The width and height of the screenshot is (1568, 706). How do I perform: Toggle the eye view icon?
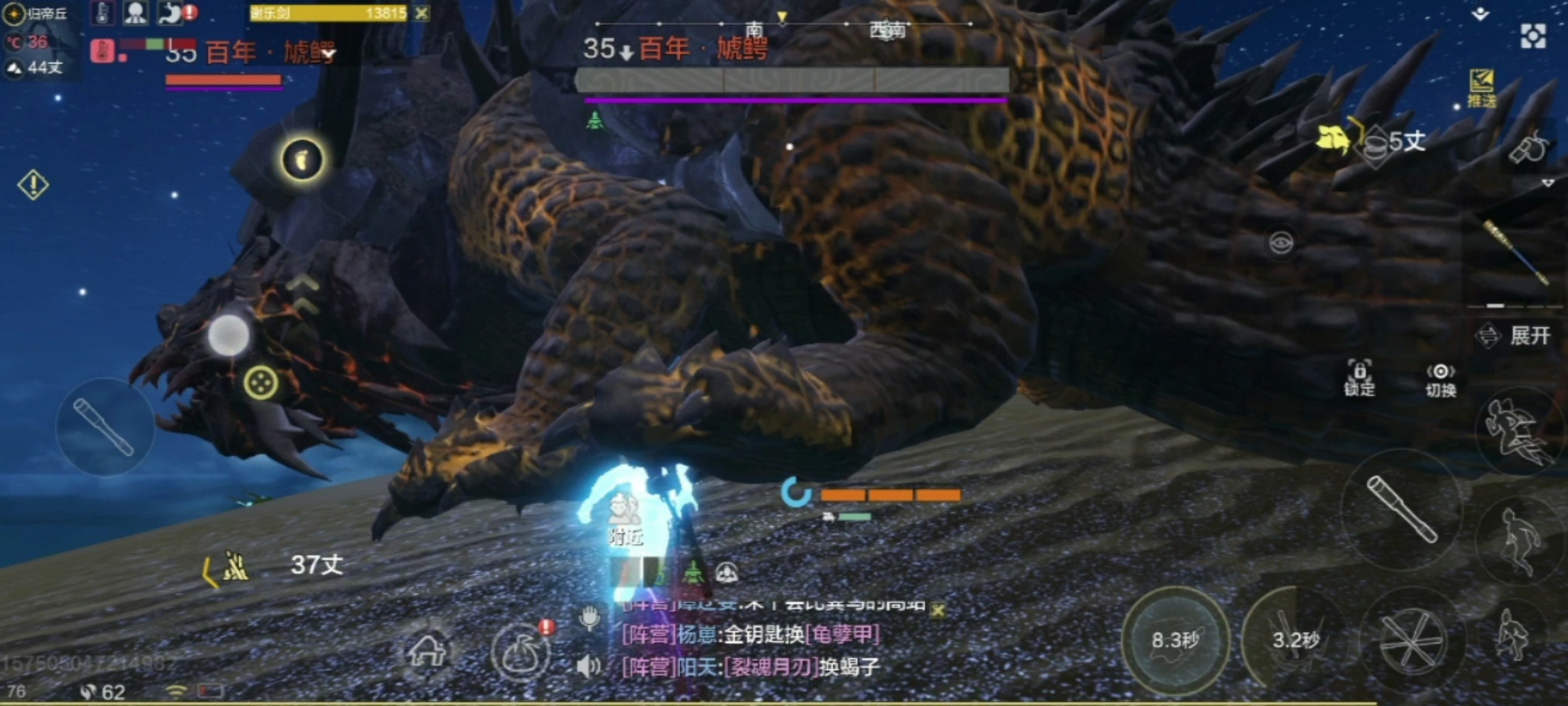pyautogui.click(x=1281, y=244)
